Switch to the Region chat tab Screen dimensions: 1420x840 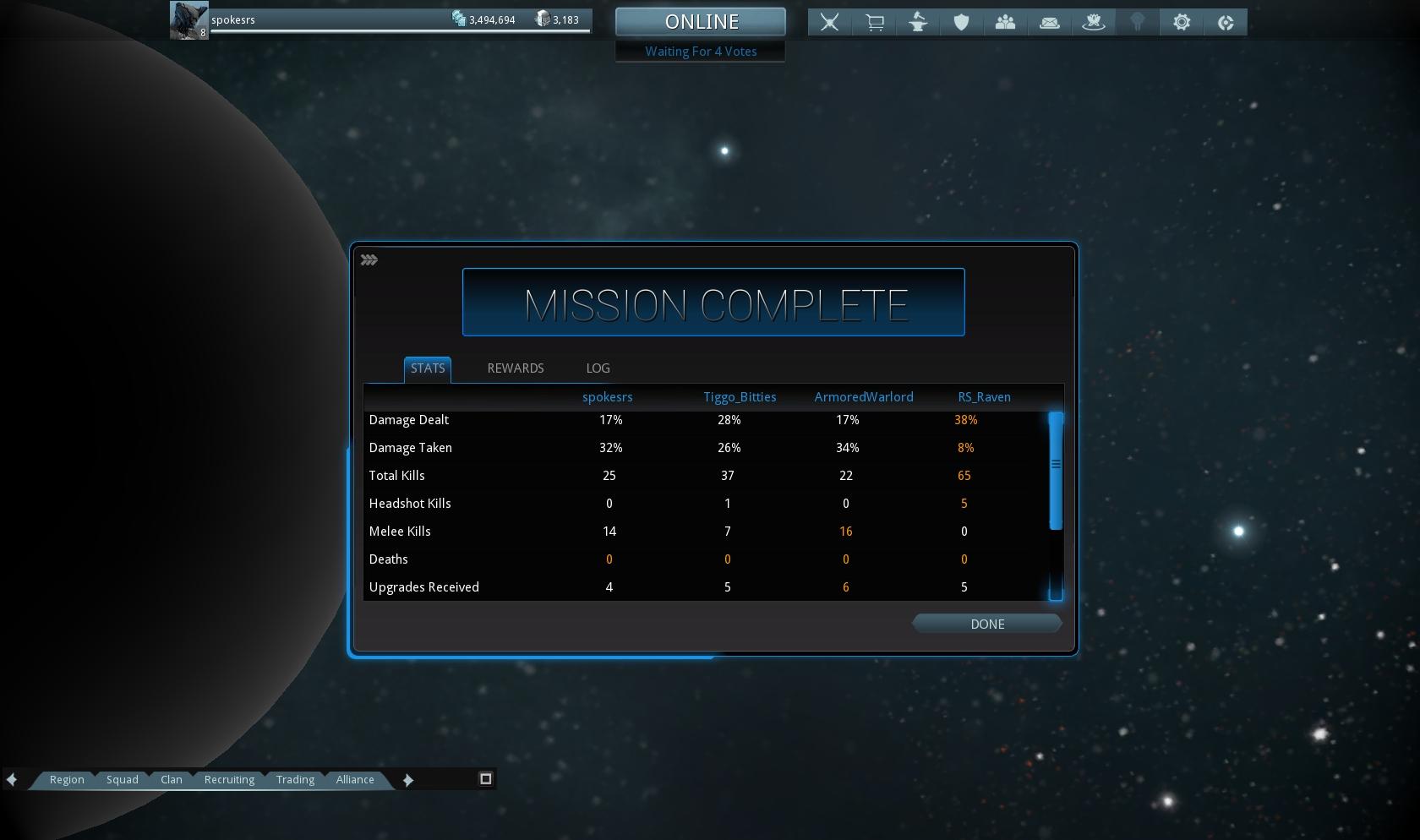pos(67,780)
